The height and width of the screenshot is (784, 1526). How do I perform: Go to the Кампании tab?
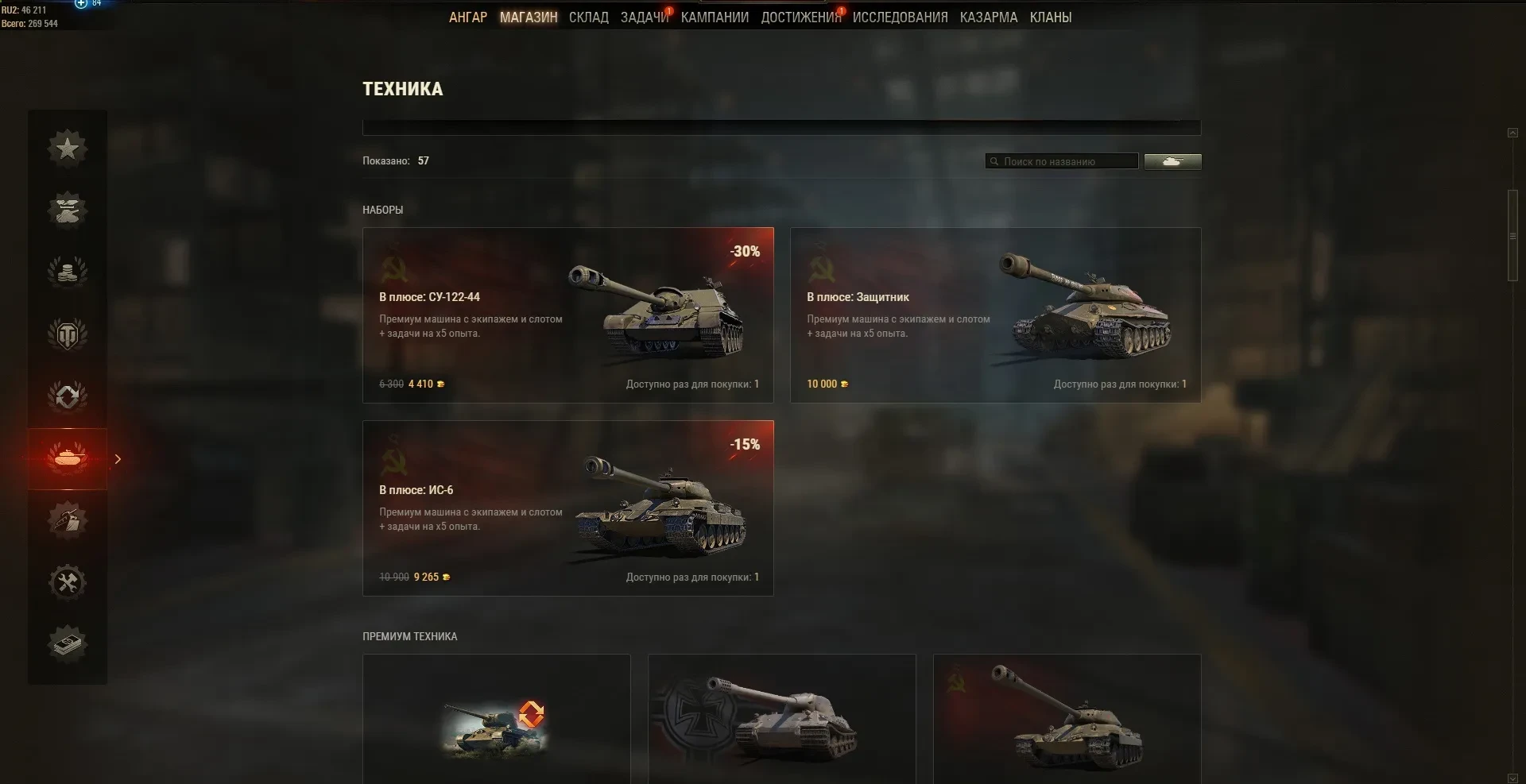(715, 17)
